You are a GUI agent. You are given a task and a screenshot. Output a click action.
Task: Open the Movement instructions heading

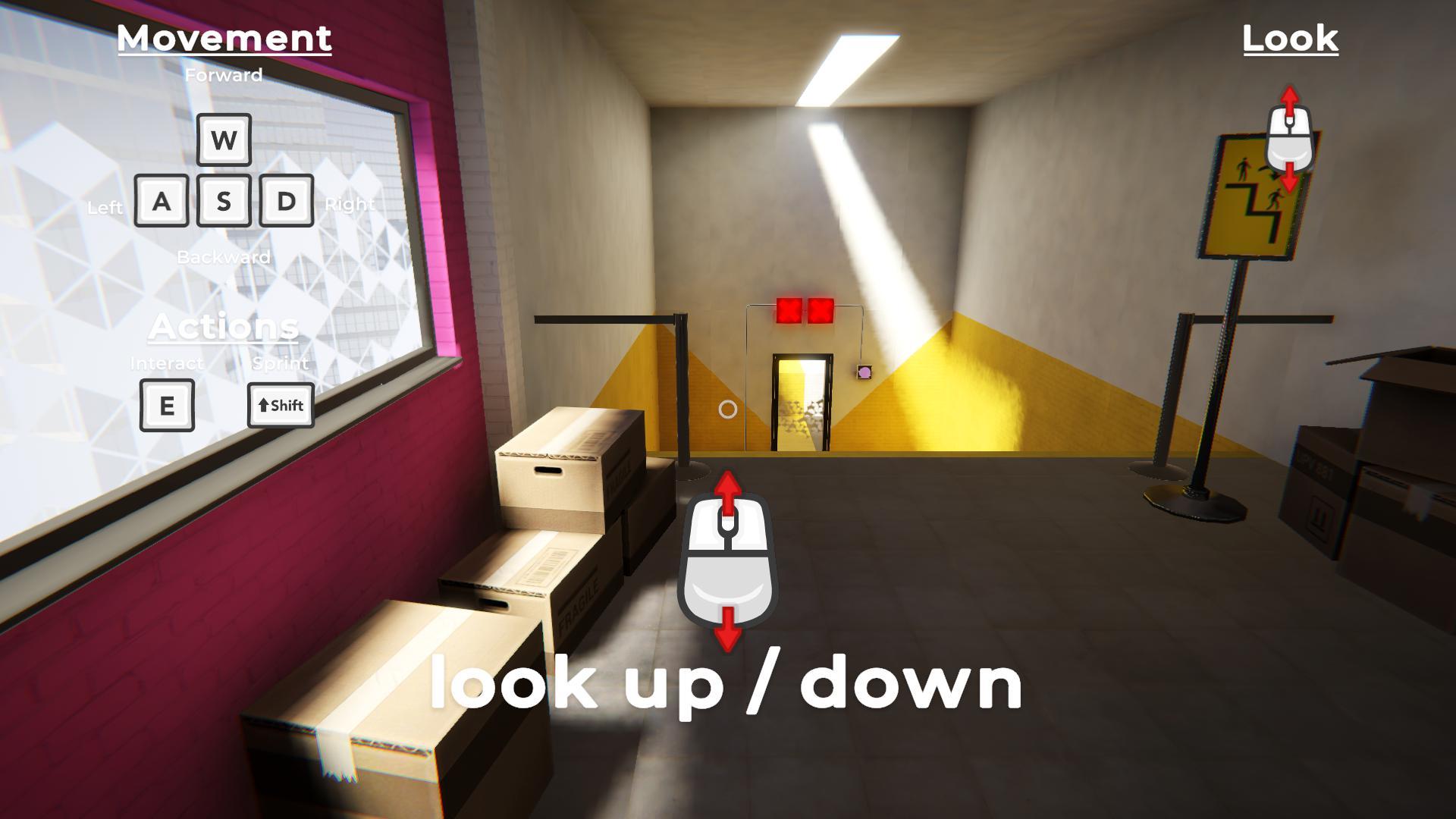click(x=225, y=39)
